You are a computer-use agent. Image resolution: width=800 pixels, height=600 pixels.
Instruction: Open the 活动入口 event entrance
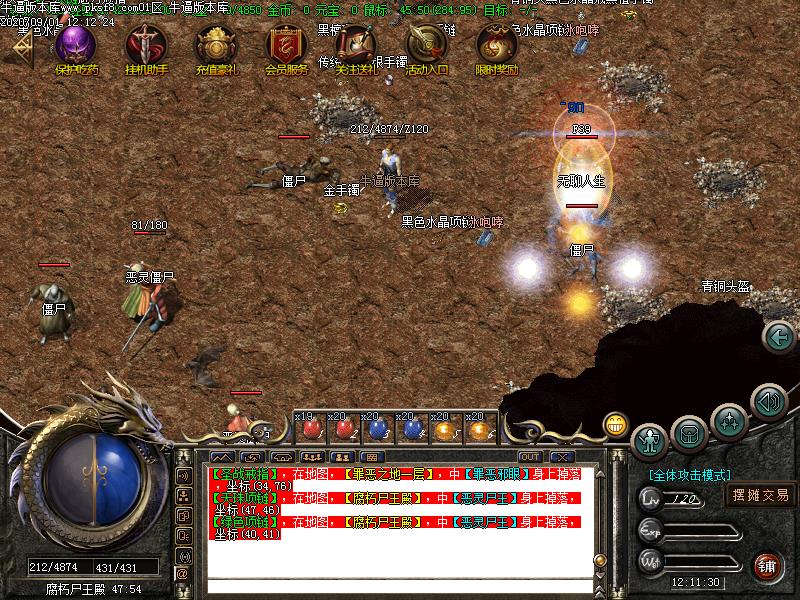point(427,47)
